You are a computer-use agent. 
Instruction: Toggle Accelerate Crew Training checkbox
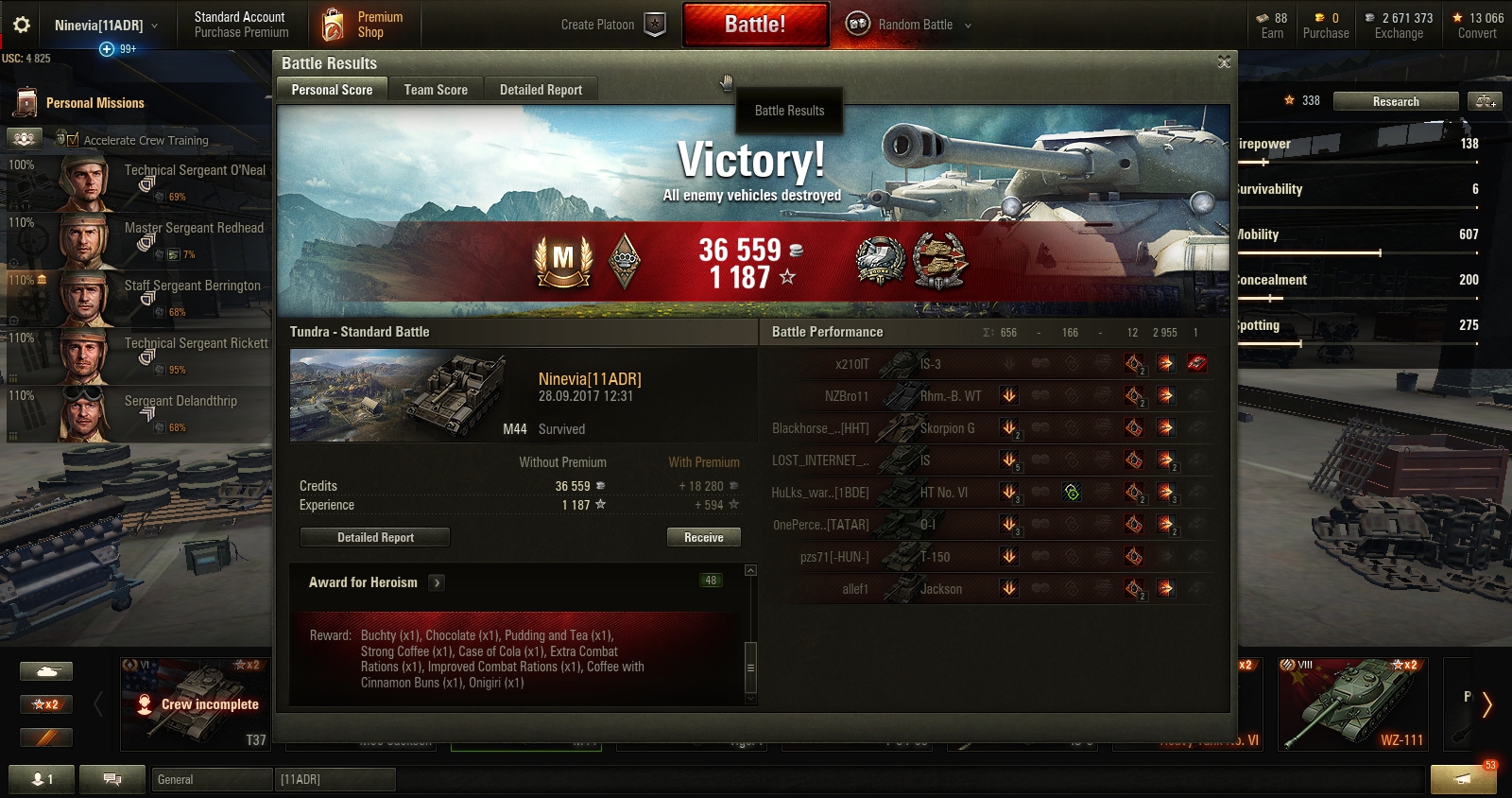[x=73, y=140]
